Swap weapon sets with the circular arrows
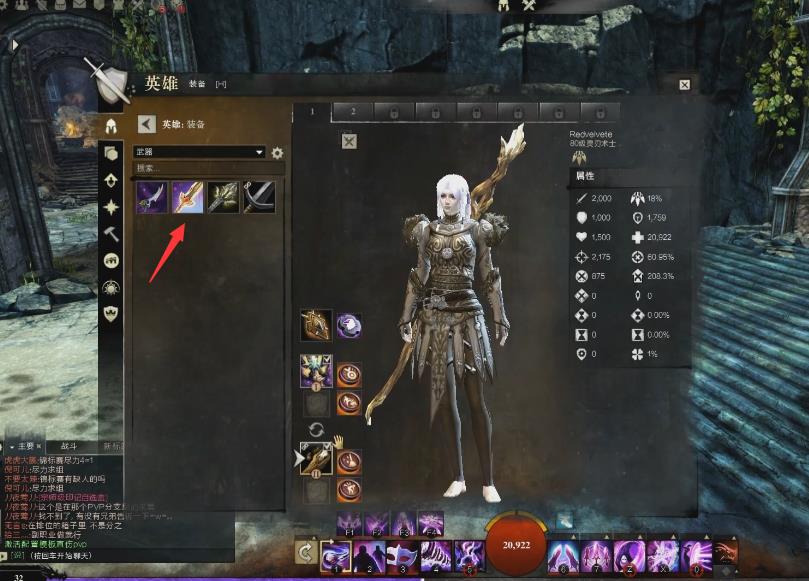The height and width of the screenshot is (581, 809). [317, 429]
